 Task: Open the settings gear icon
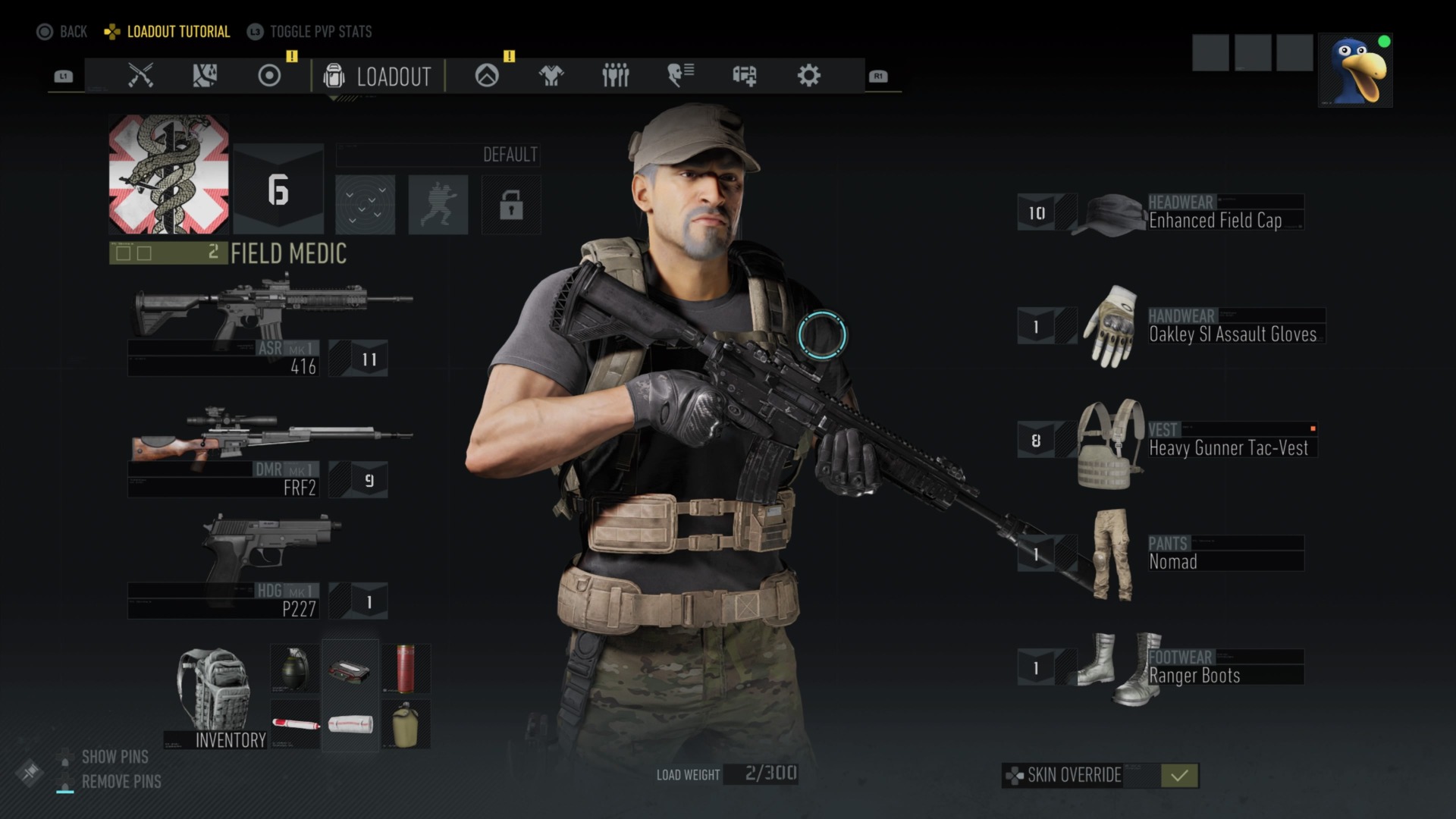[x=808, y=76]
